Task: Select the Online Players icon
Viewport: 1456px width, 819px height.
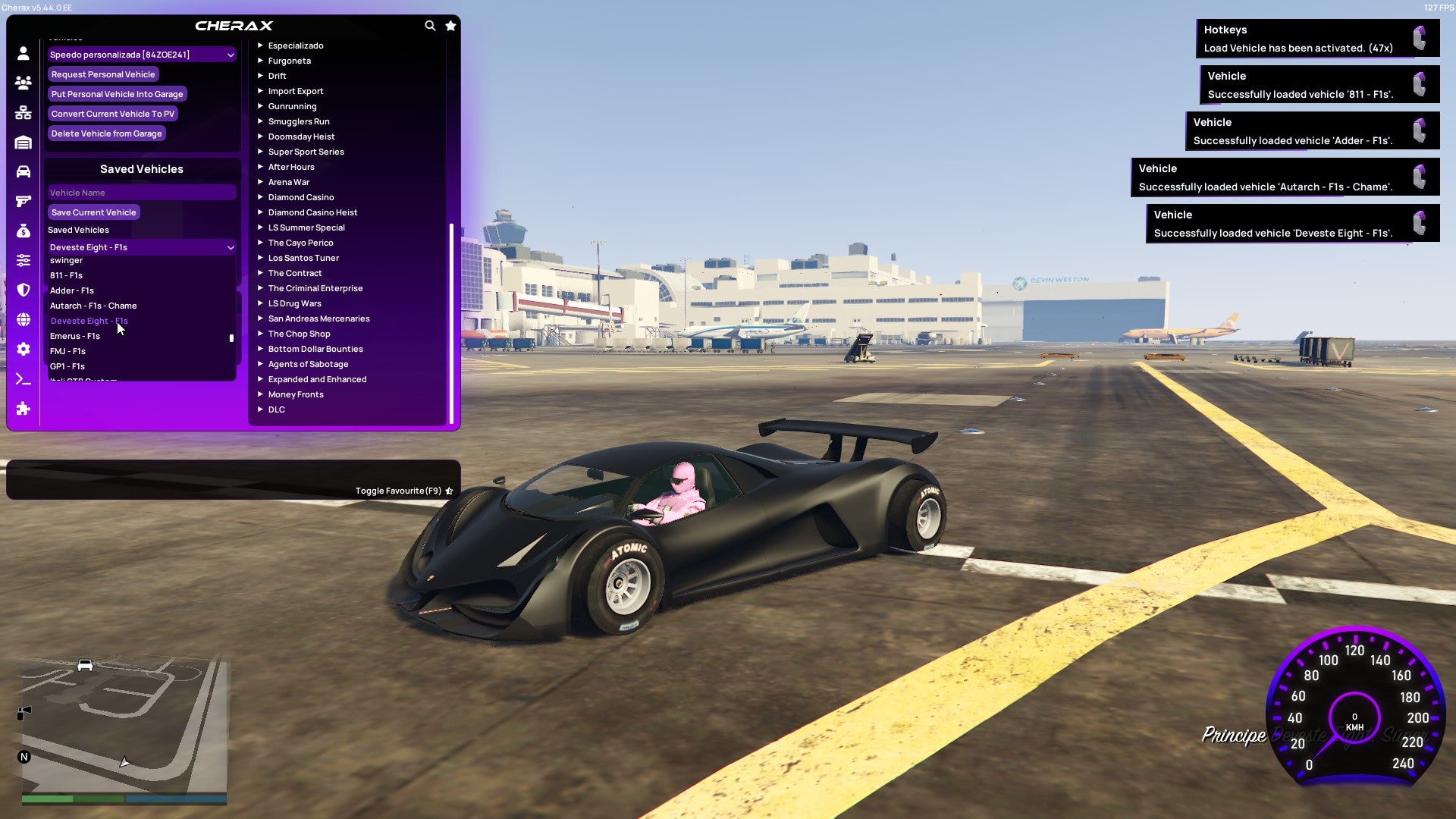Action: click(23, 83)
